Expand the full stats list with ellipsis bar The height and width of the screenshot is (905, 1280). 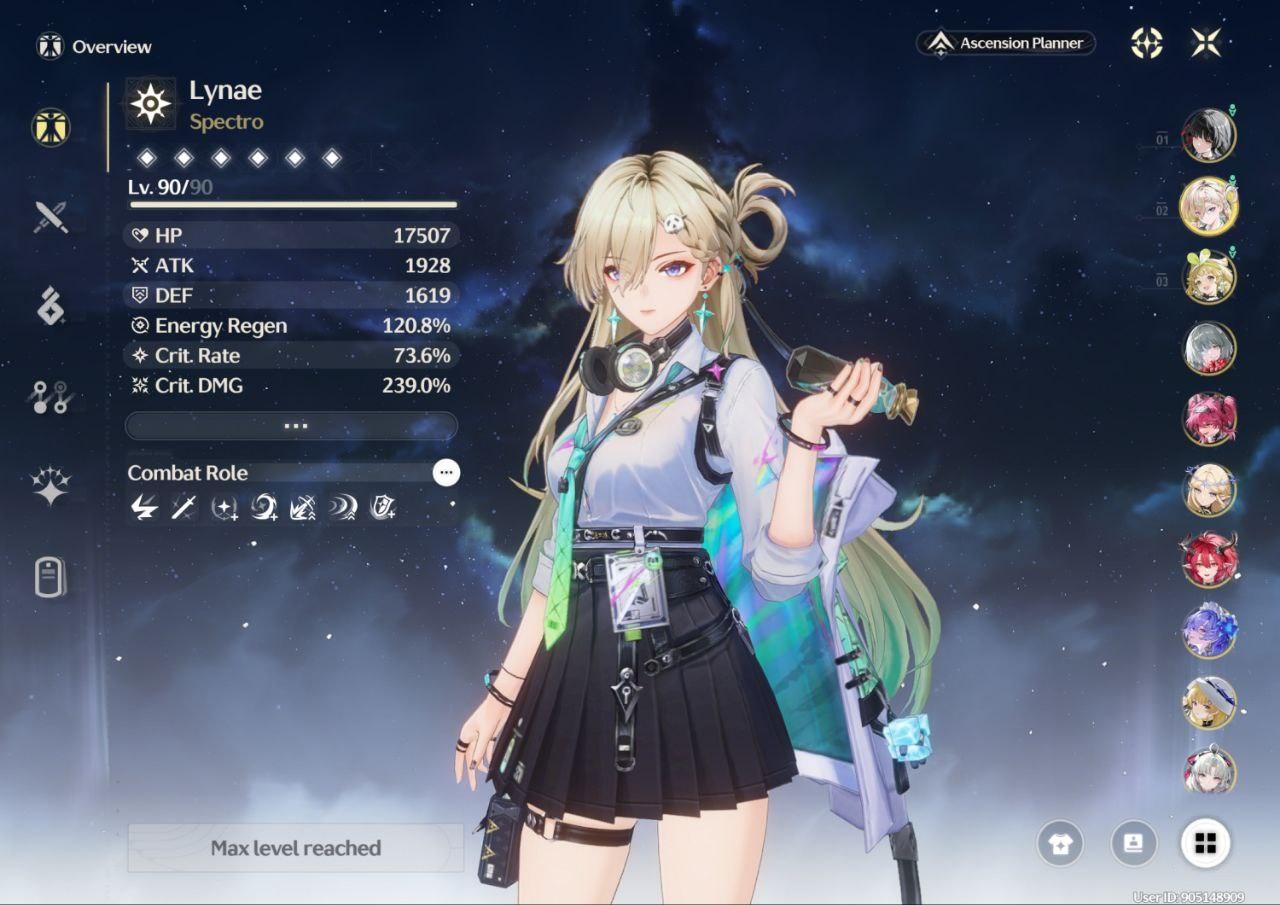(x=291, y=426)
